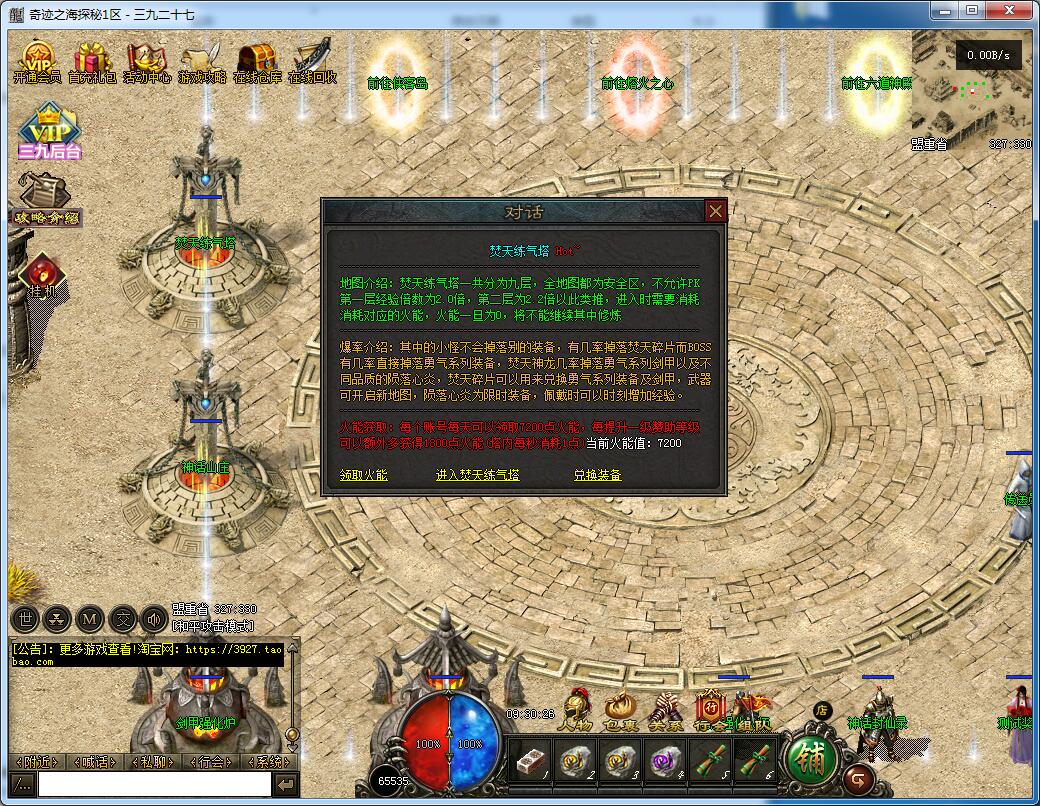Choose the 领取火能 dialogue option
This screenshot has width=1040, height=806.
(x=363, y=475)
